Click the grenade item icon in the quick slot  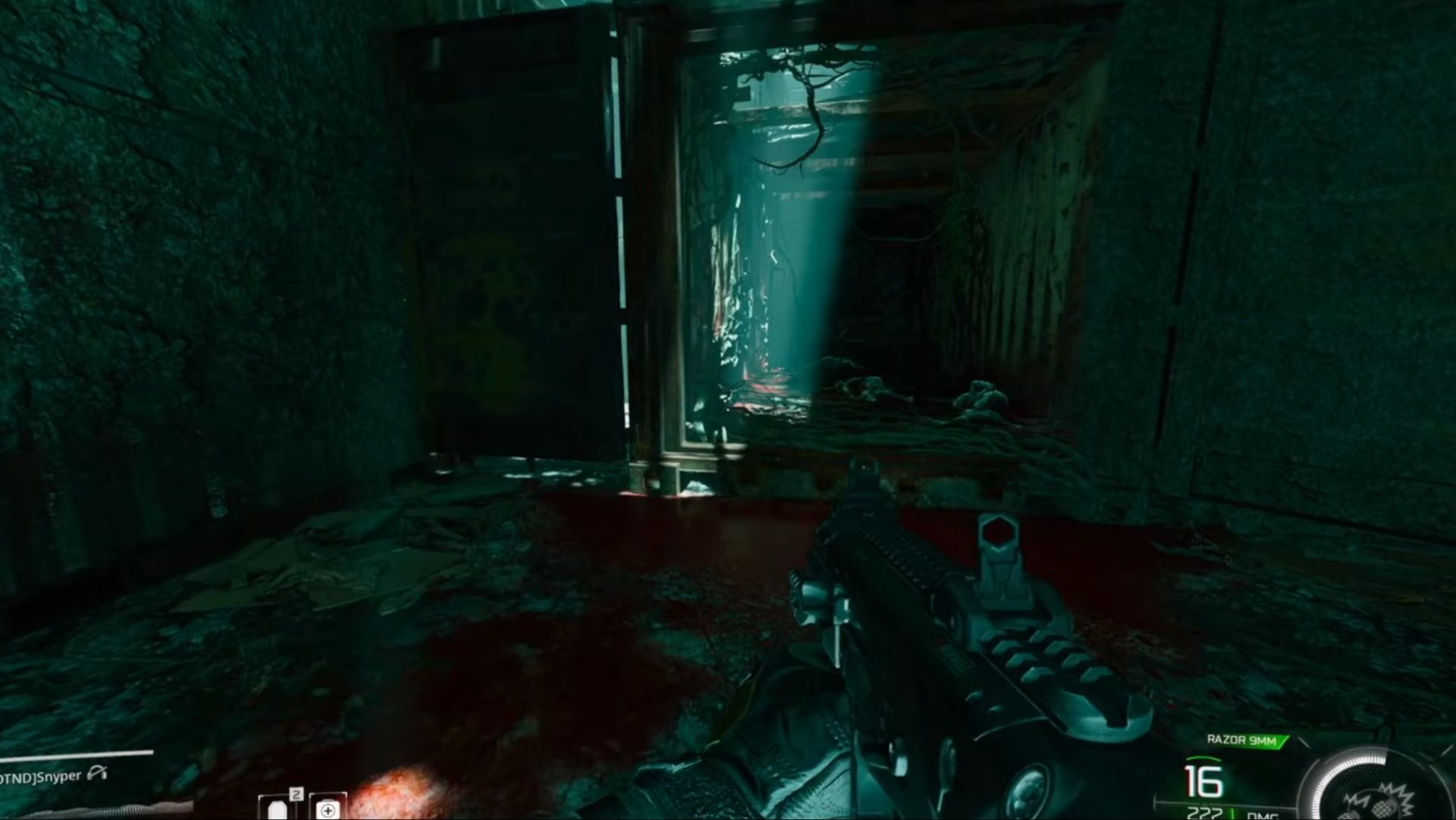pos(277,810)
